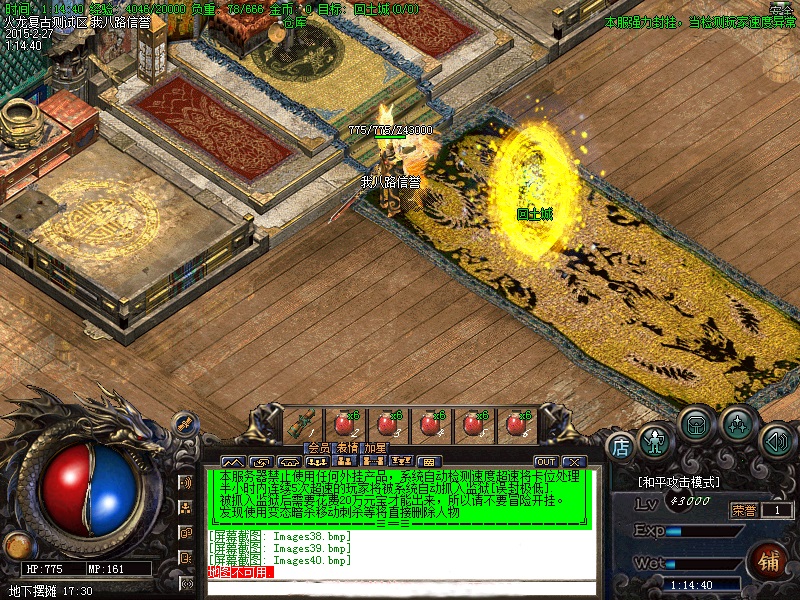Open the 表情 emotes tab
This screenshot has width=800, height=600.
tap(346, 447)
